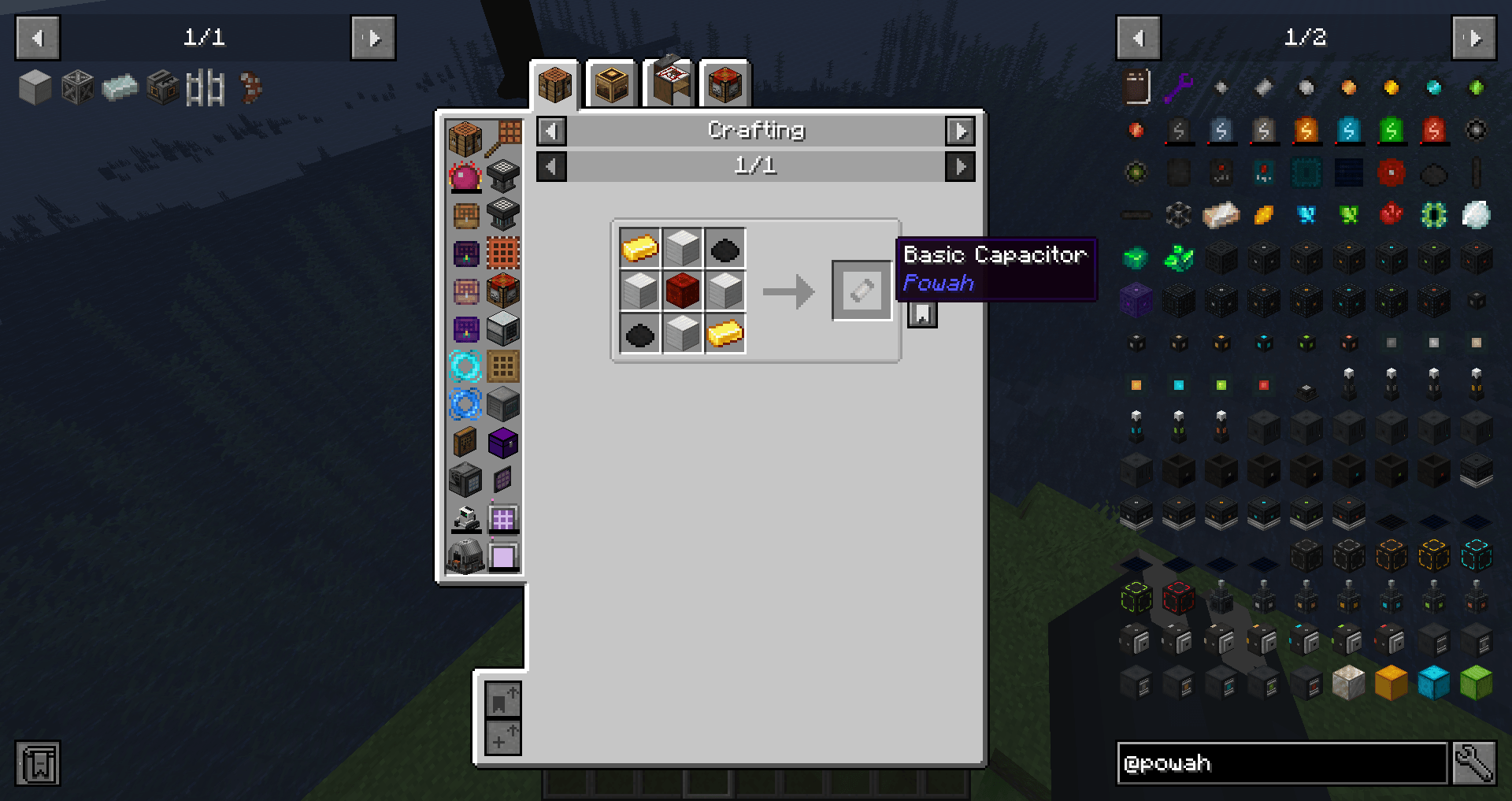Go to next item list page with right arrow
This screenshot has width=1512, height=801.
pos(1475,37)
